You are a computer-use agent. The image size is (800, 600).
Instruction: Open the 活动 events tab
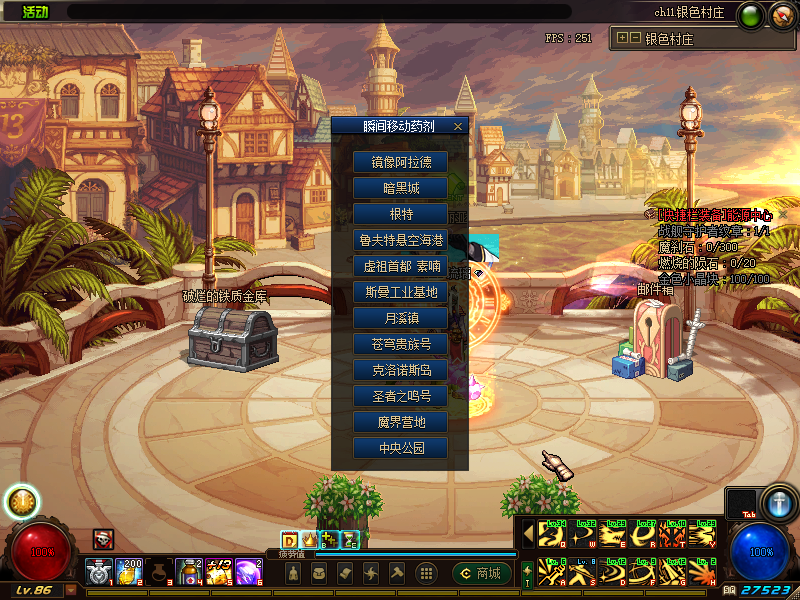pyautogui.click(x=34, y=12)
